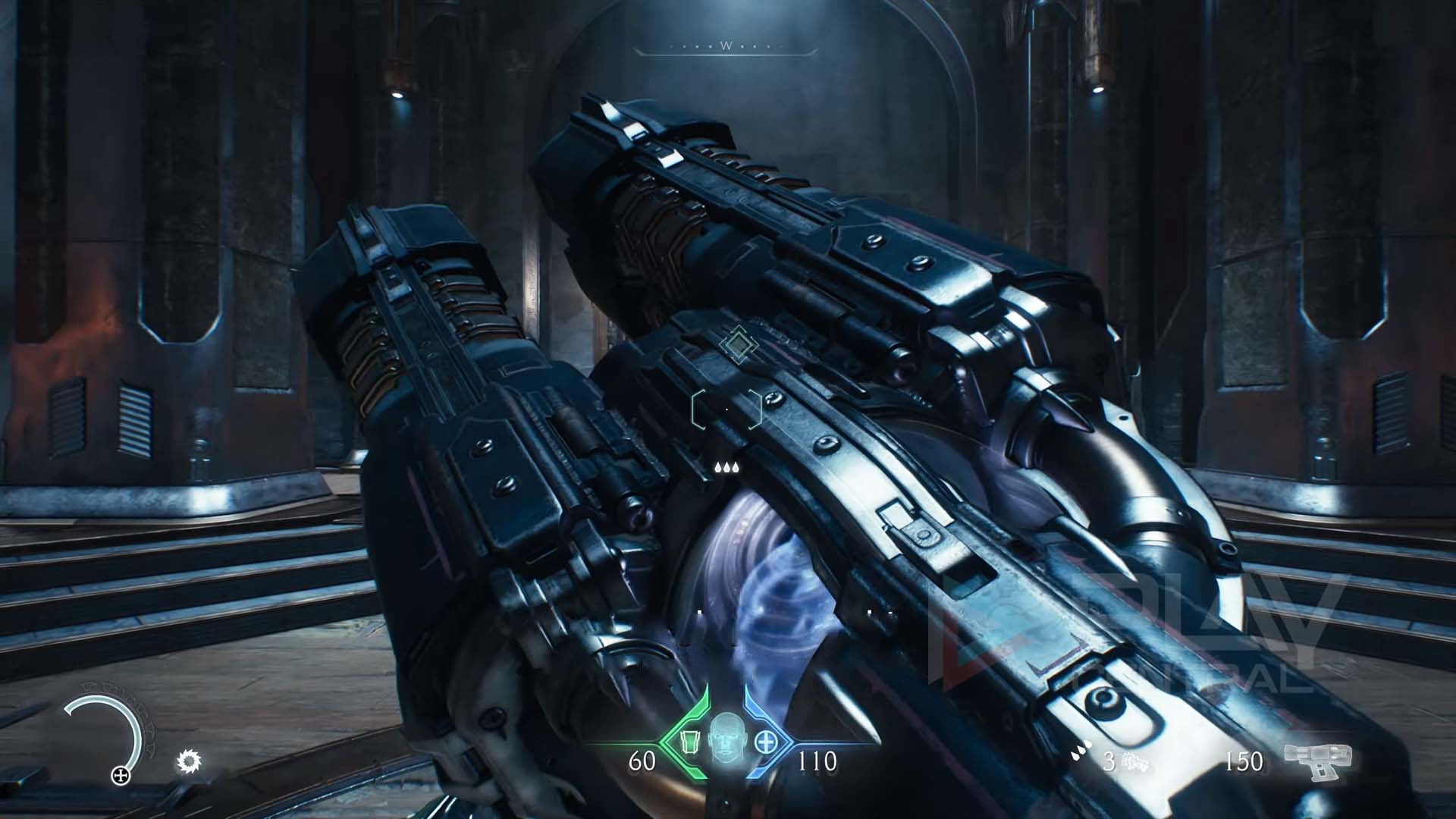Click the blue health cross icon
The height and width of the screenshot is (819, 1456).
pyautogui.click(x=767, y=741)
